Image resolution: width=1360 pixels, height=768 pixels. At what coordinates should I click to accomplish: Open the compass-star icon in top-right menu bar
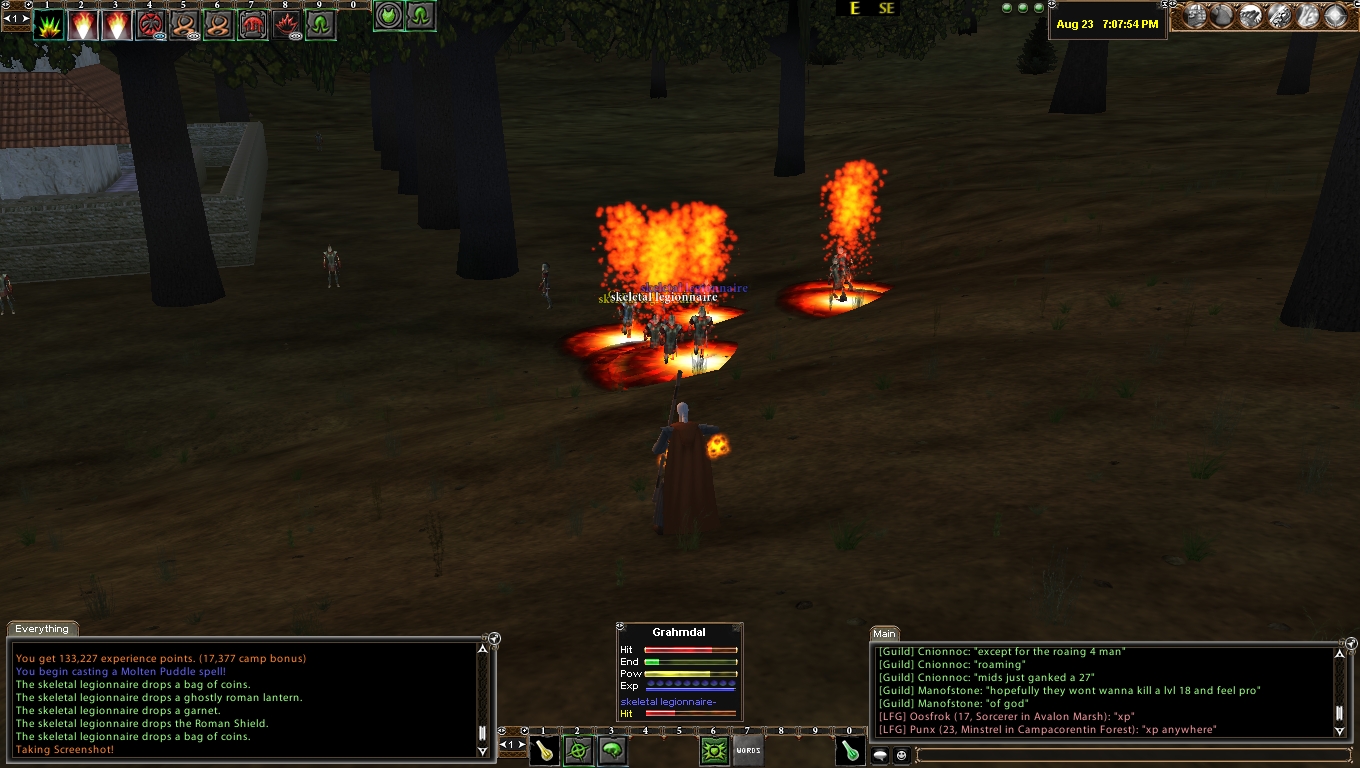click(x=1335, y=16)
